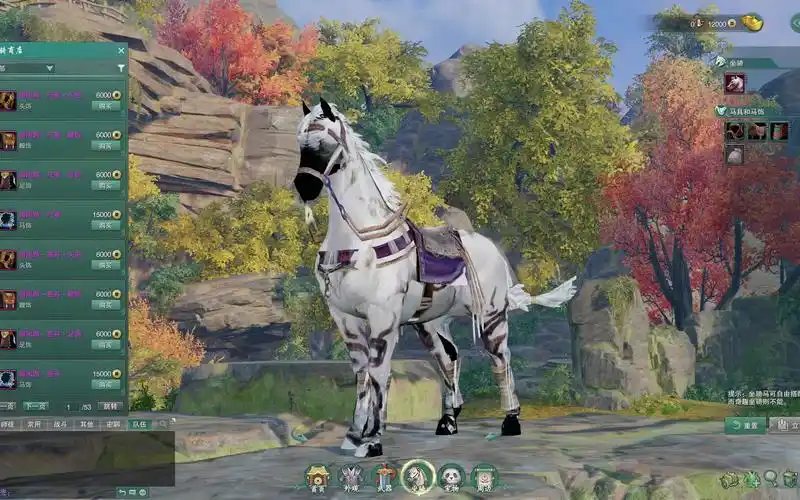Close the shop panel with the X
This screenshot has height=500, width=800.
pyautogui.click(x=121, y=50)
